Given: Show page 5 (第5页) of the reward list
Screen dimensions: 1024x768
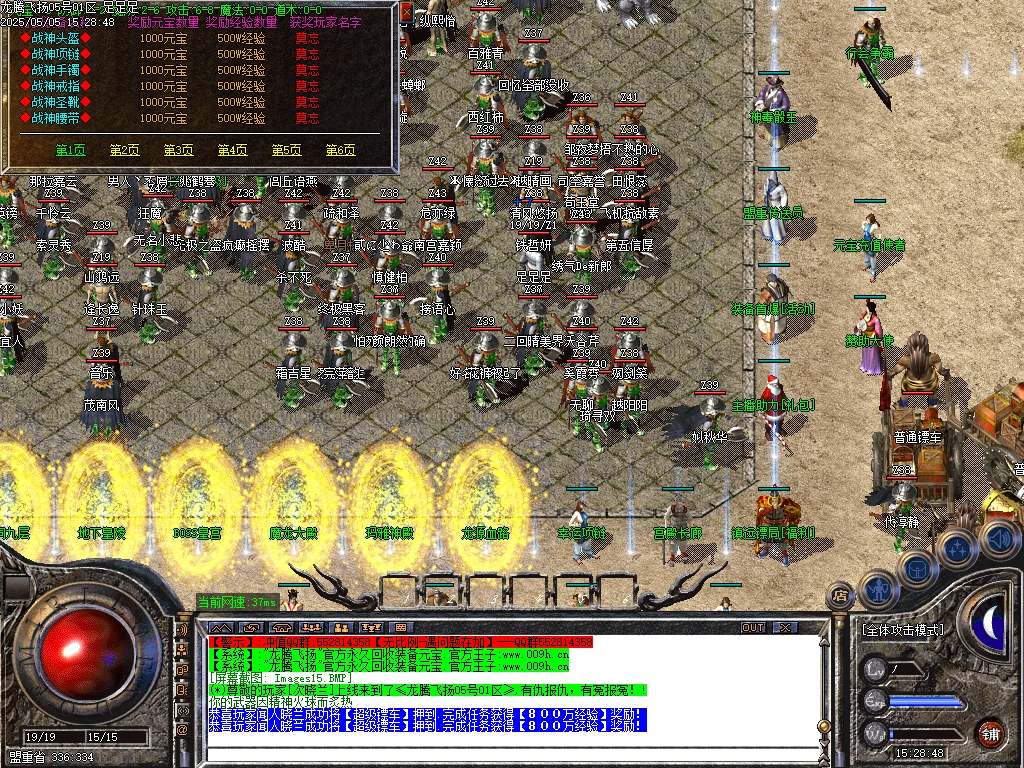Looking at the screenshot, I should [x=286, y=150].
